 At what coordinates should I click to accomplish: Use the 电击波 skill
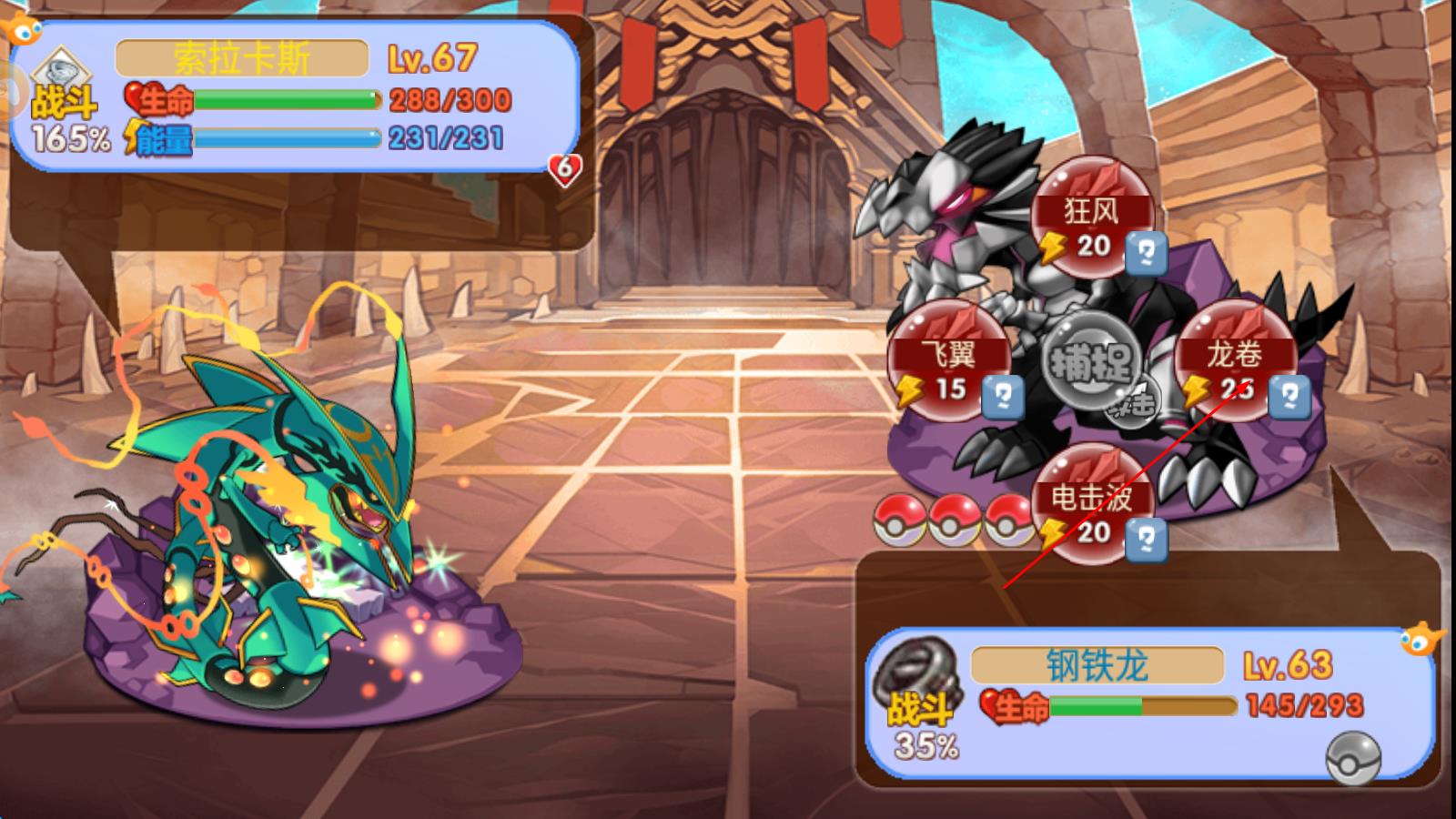1091,501
